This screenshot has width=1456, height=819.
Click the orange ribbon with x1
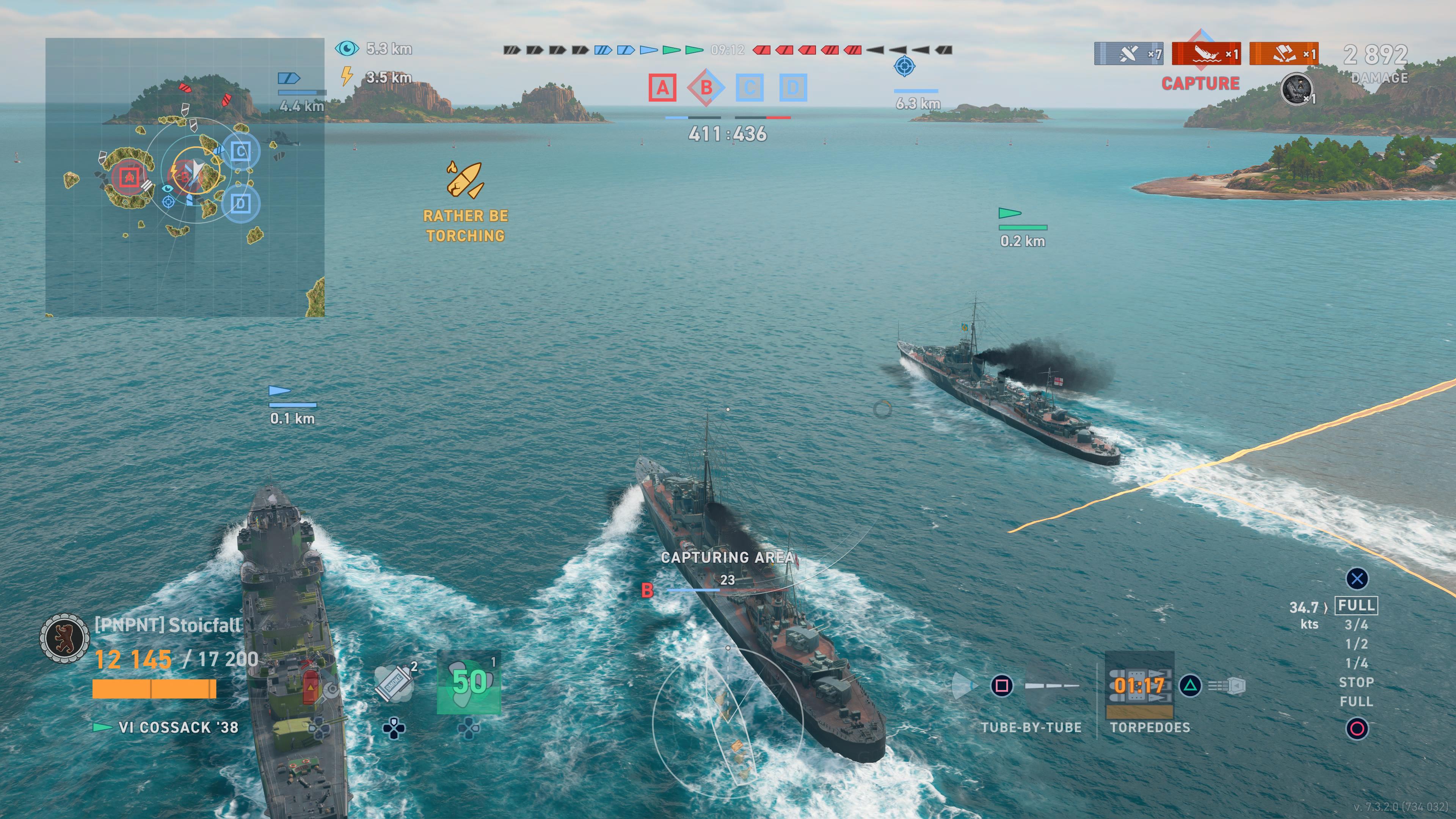pyautogui.click(x=1283, y=54)
